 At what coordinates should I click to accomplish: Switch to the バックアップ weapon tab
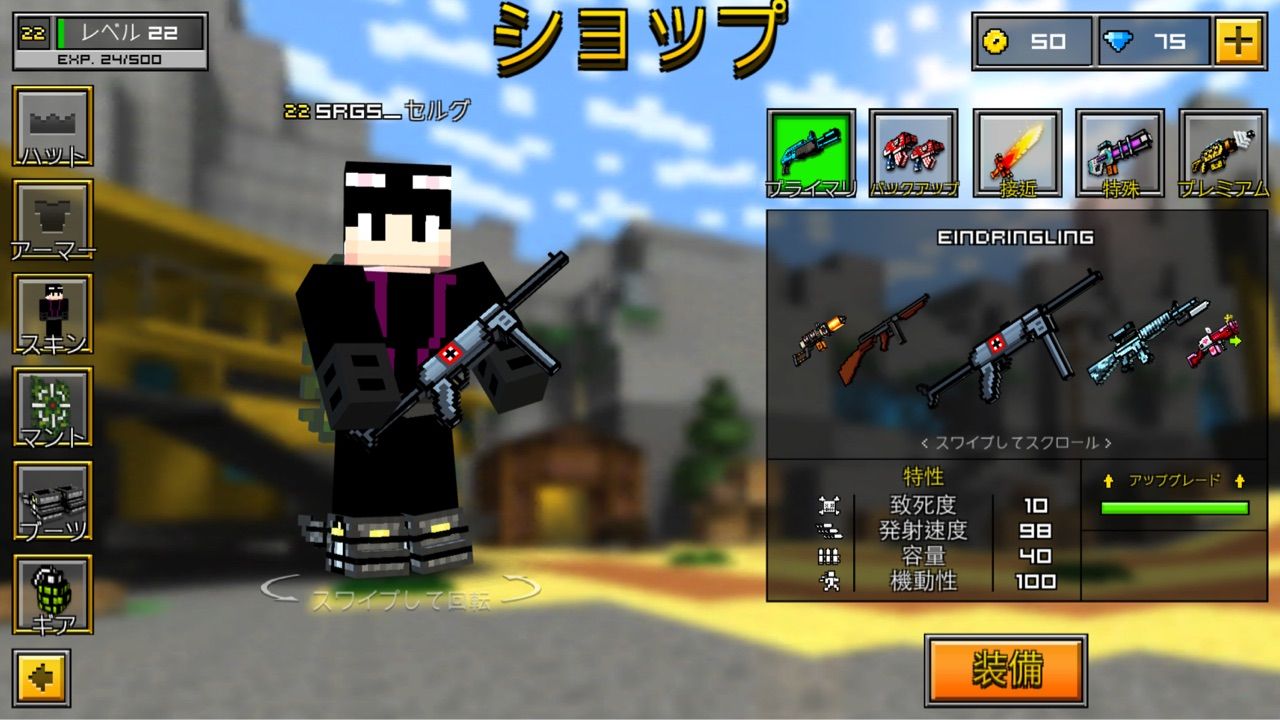point(915,150)
